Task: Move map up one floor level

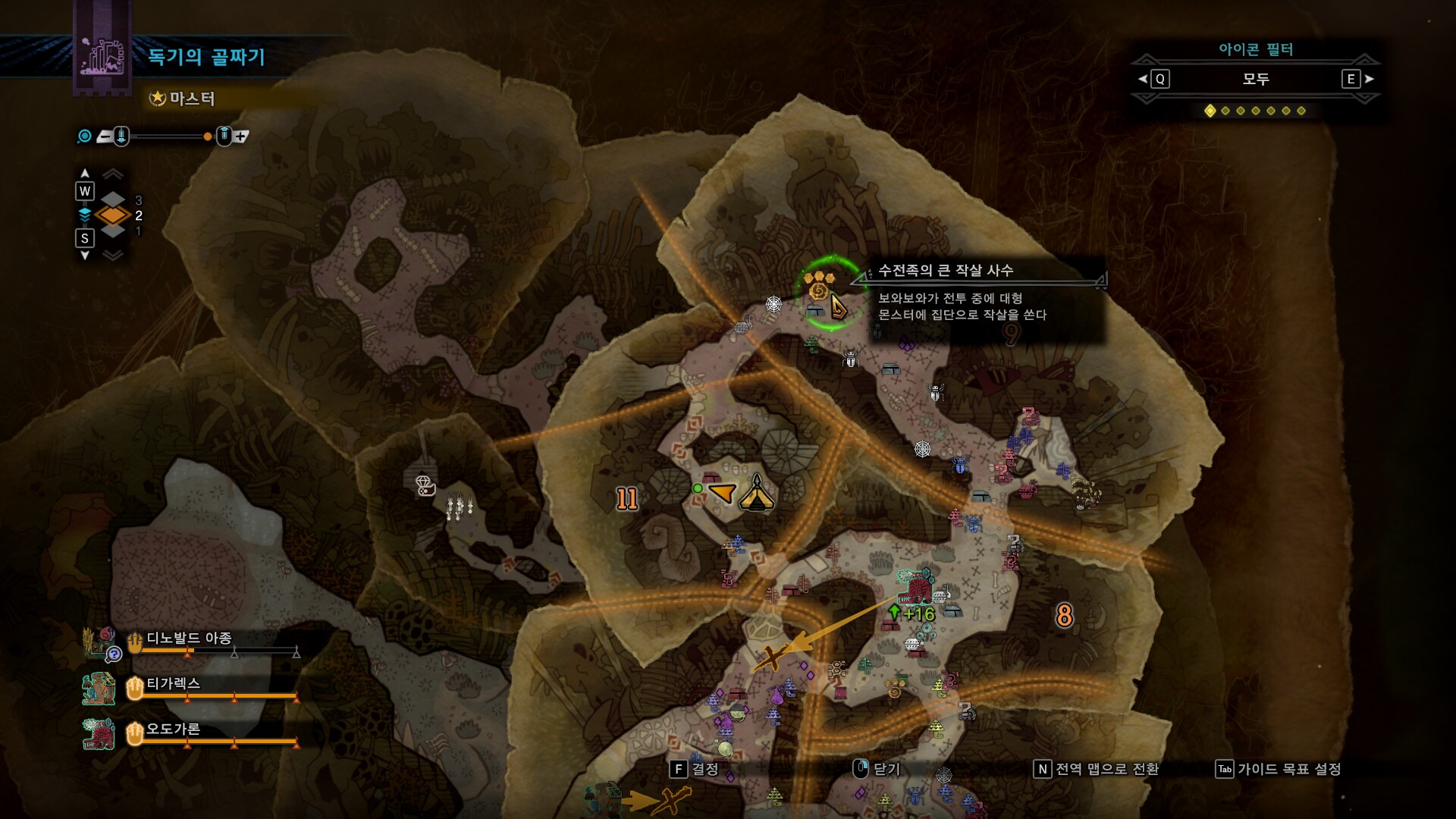Action: click(85, 190)
